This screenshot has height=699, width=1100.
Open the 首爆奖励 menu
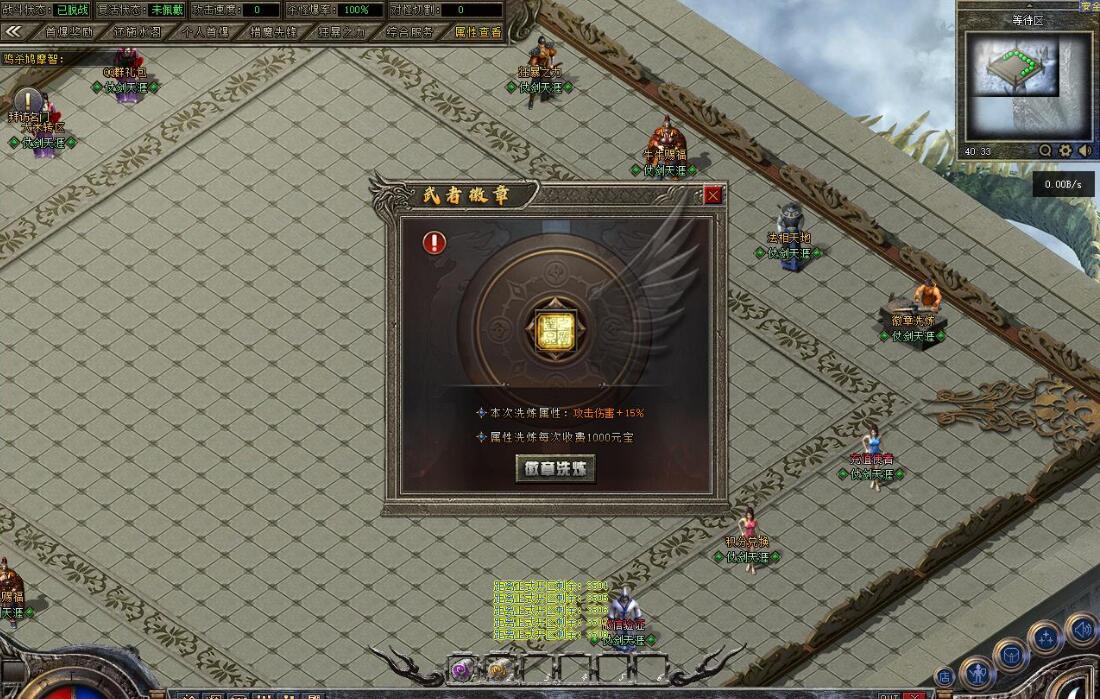pos(69,32)
